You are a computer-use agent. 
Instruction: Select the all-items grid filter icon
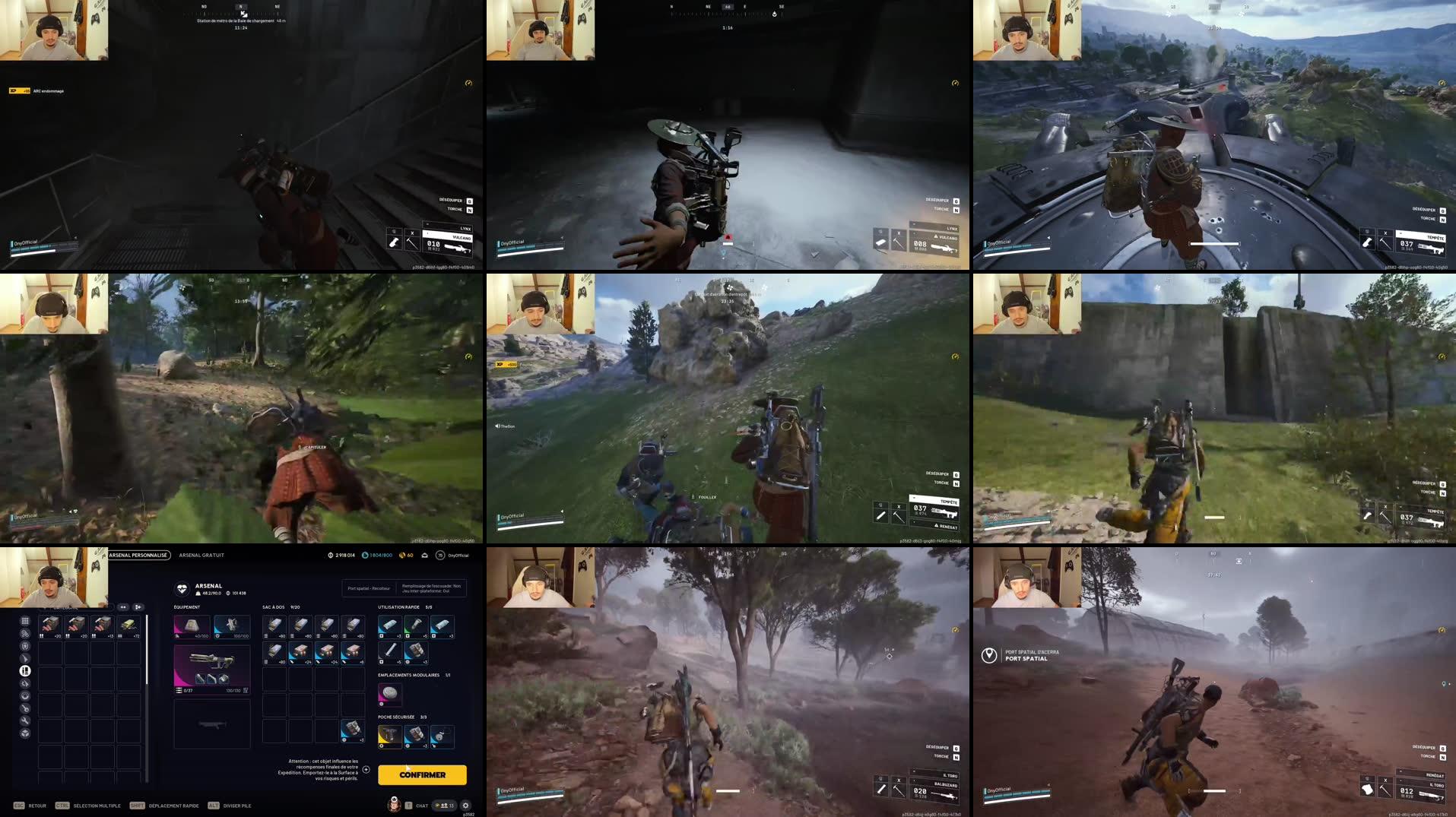tap(25, 620)
